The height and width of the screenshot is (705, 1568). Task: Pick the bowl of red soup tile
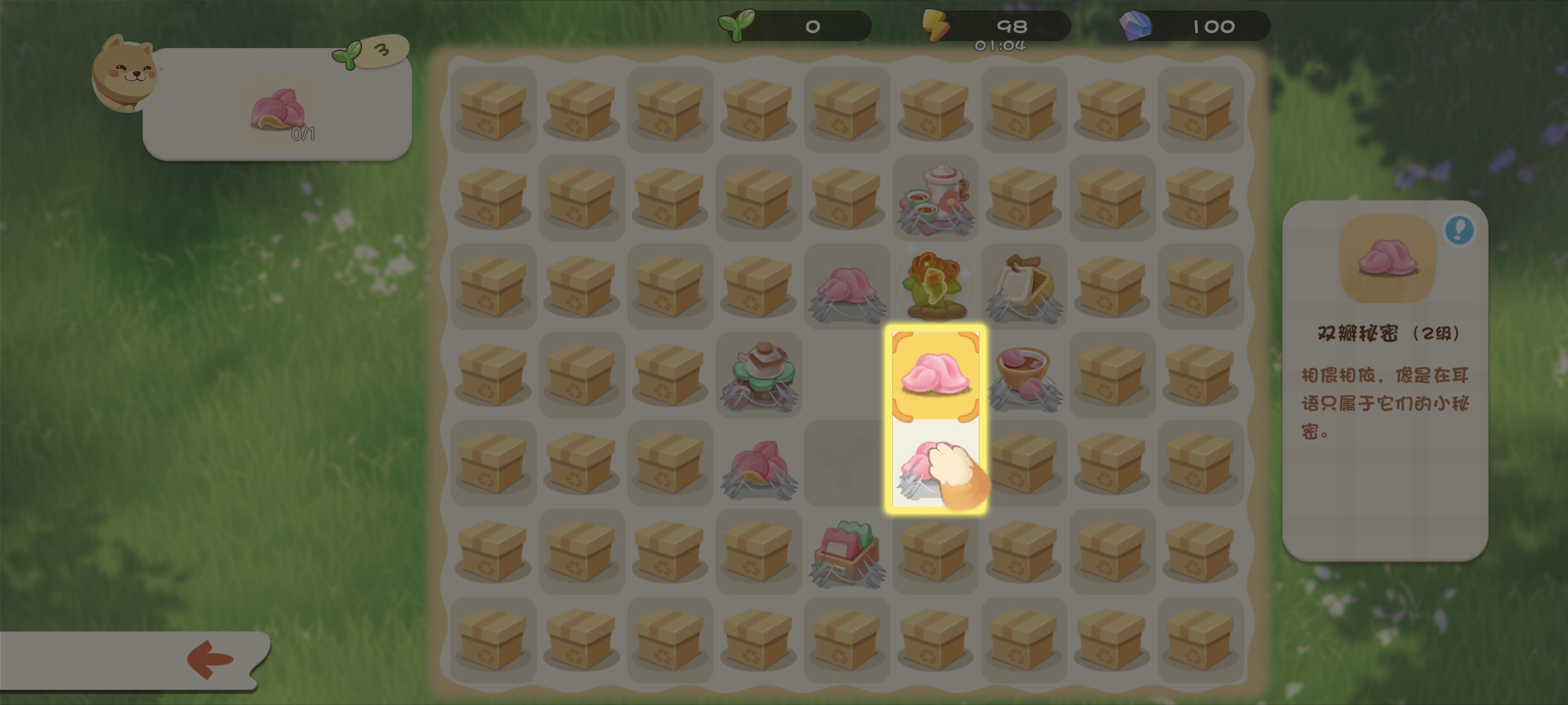pos(1024,374)
